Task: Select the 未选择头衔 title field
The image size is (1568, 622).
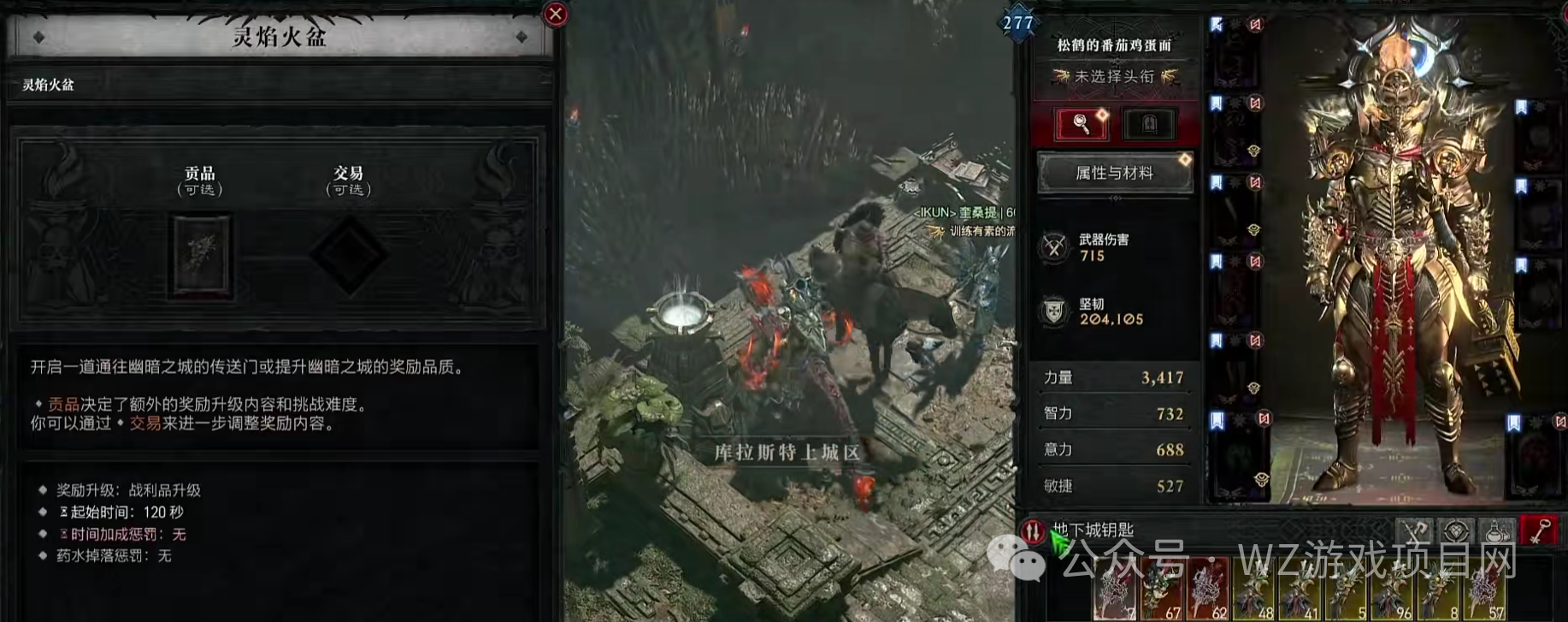Action: (1114, 77)
